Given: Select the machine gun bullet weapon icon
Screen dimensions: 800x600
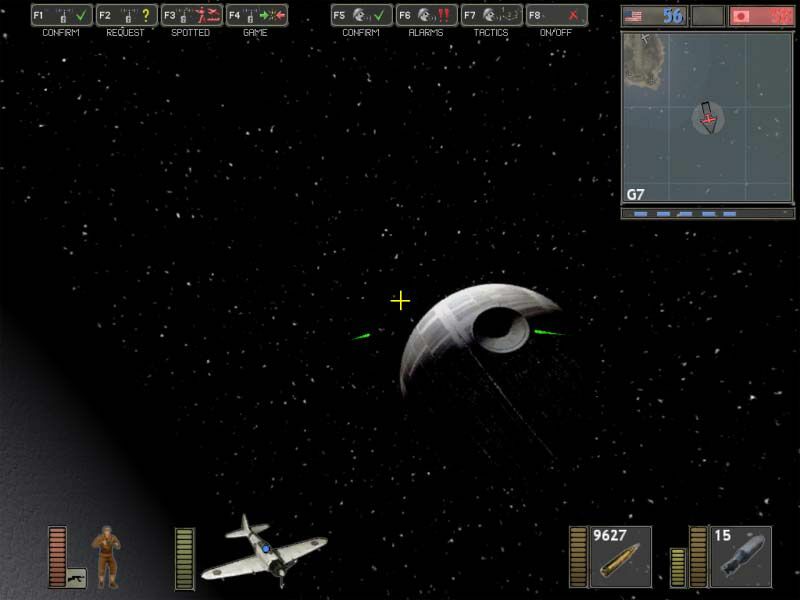Looking at the screenshot, I should pos(621,557).
